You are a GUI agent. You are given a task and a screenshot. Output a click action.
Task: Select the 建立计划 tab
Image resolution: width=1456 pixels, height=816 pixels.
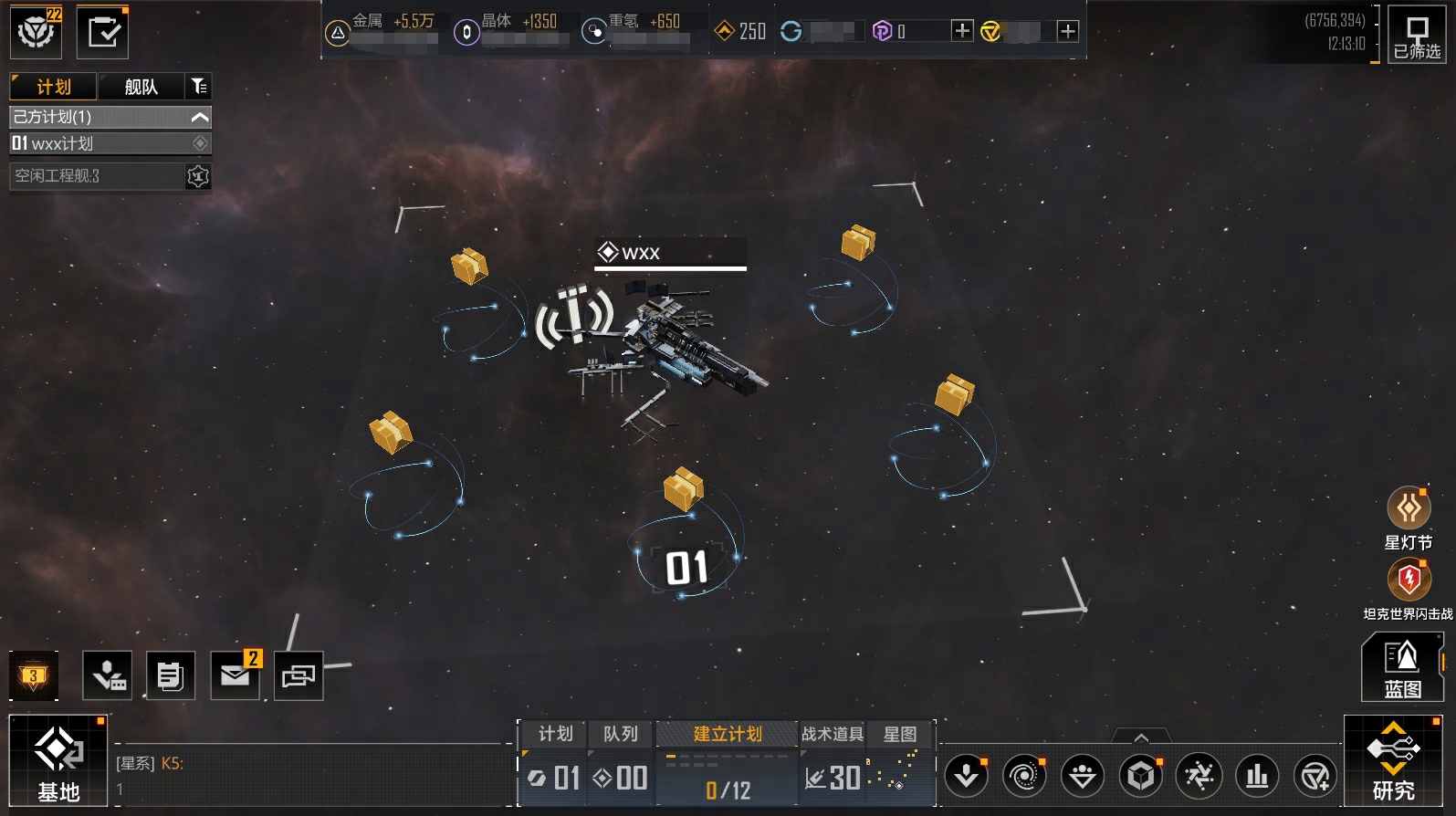click(x=727, y=734)
